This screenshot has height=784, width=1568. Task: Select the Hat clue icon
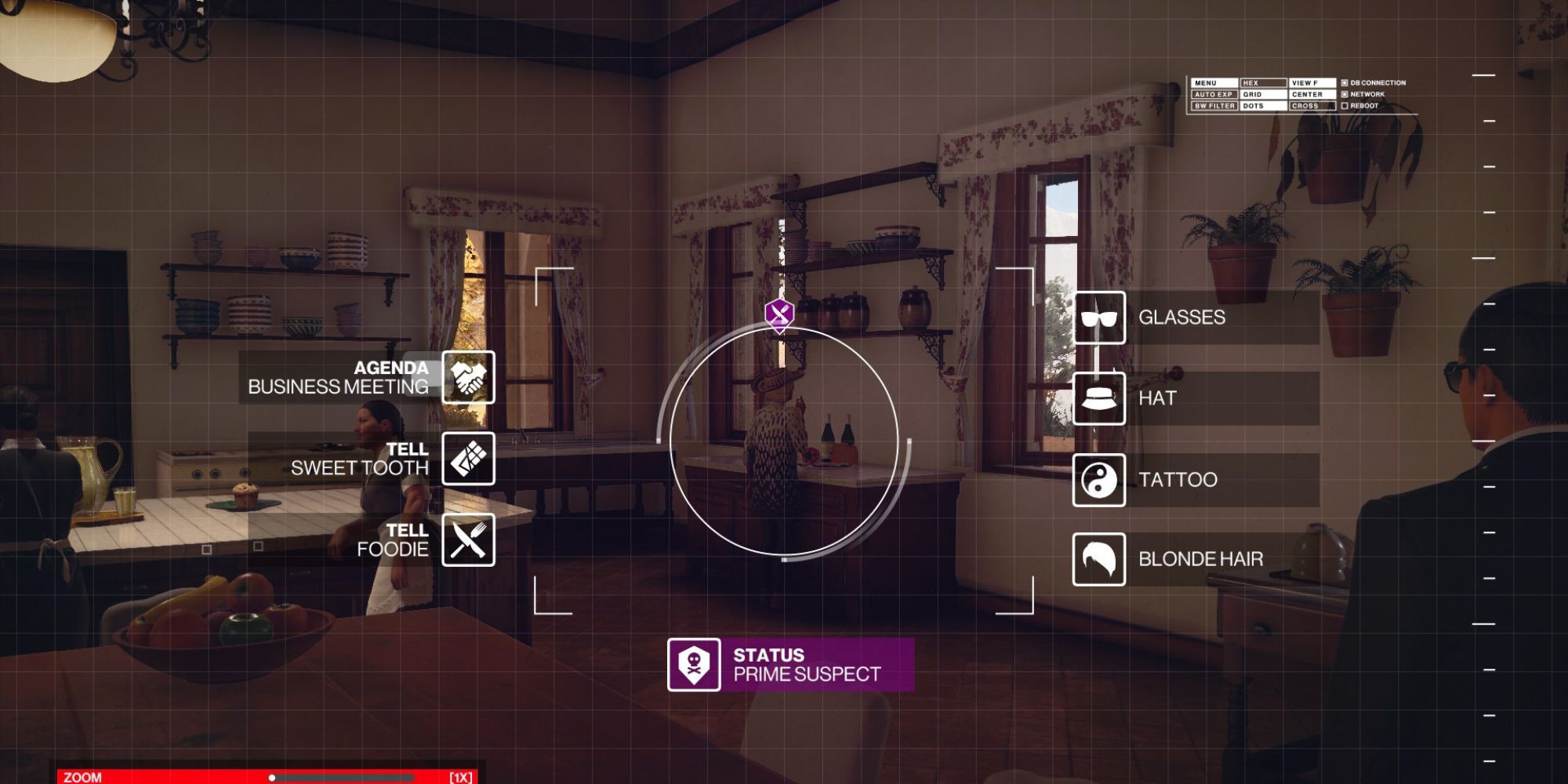click(1100, 399)
